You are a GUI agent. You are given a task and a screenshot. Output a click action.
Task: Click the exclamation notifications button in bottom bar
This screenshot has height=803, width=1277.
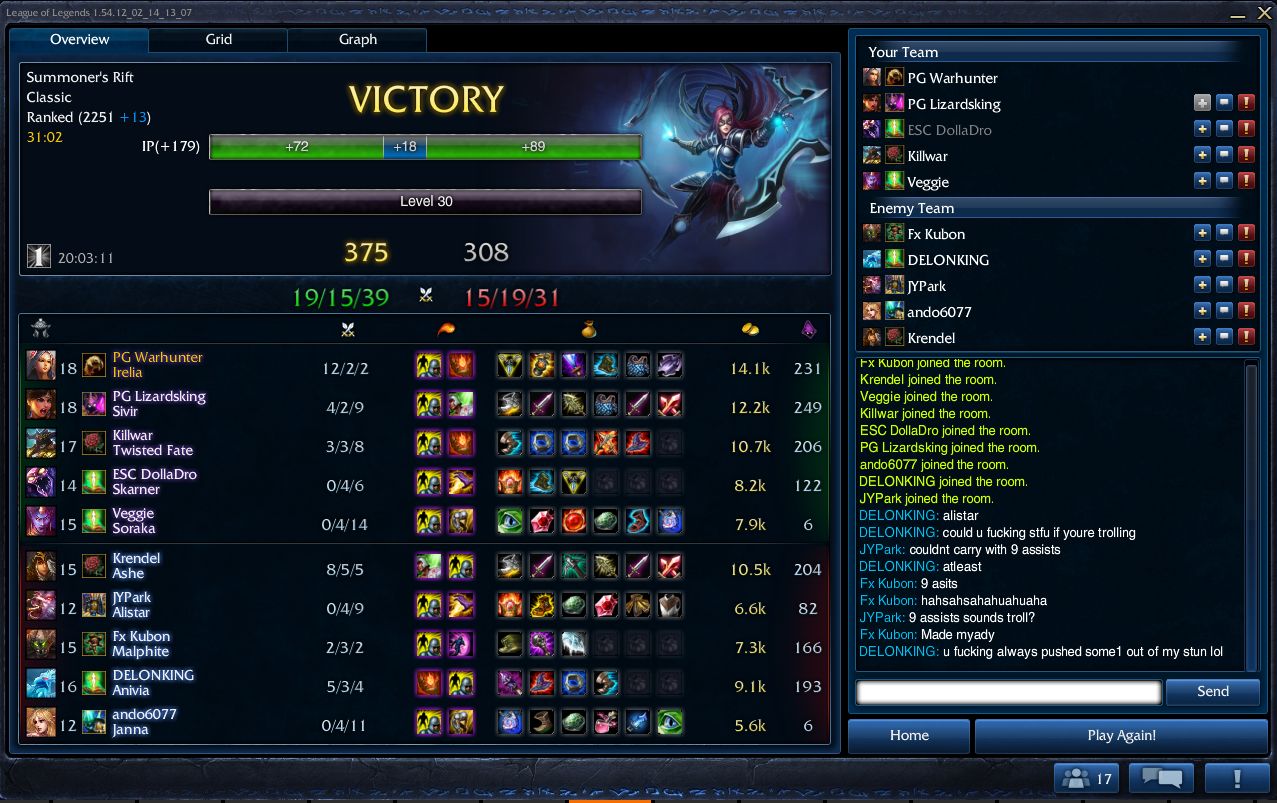point(1237,779)
